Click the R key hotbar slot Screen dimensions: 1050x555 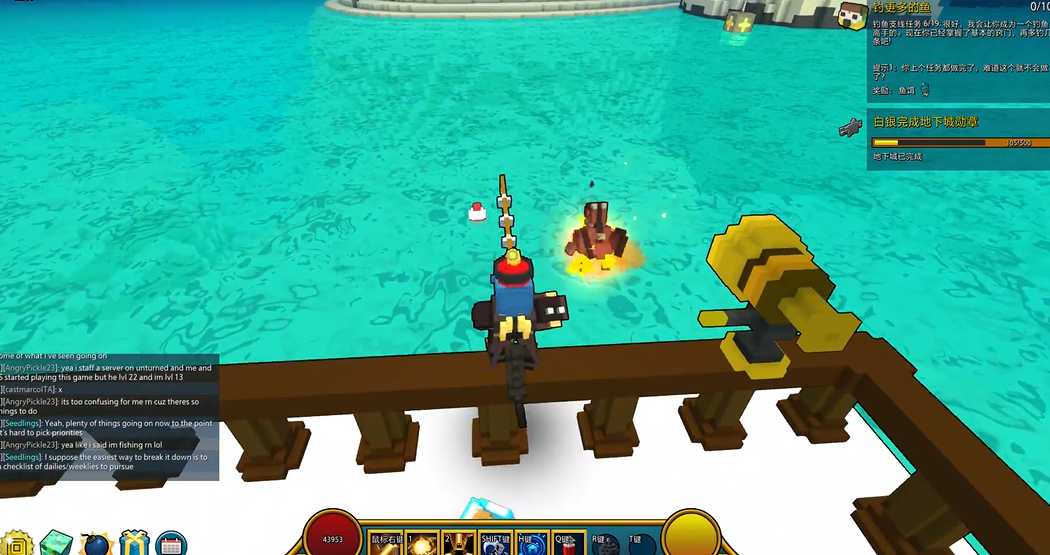pos(603,544)
